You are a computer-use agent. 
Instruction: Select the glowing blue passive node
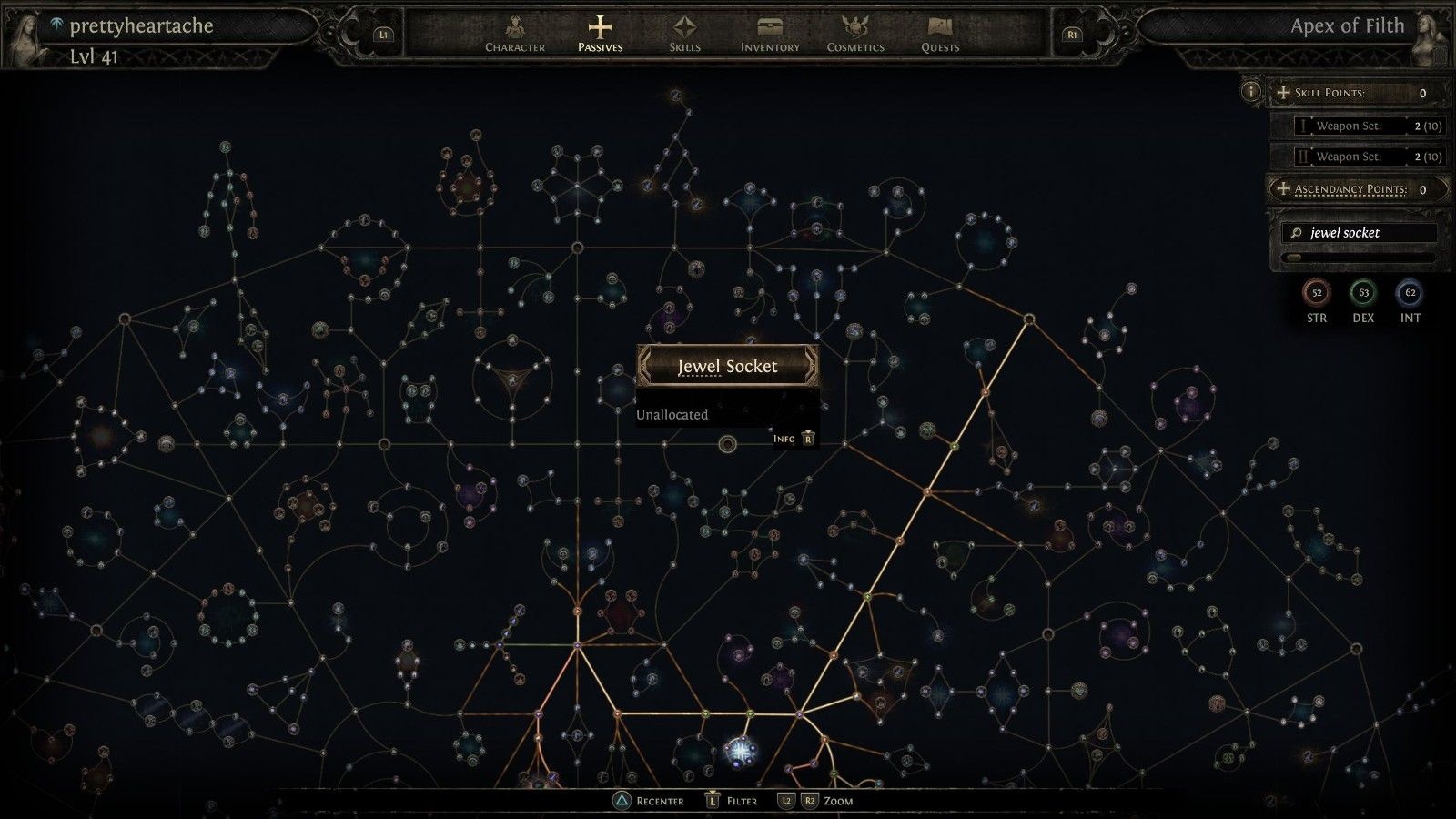[x=741, y=751]
